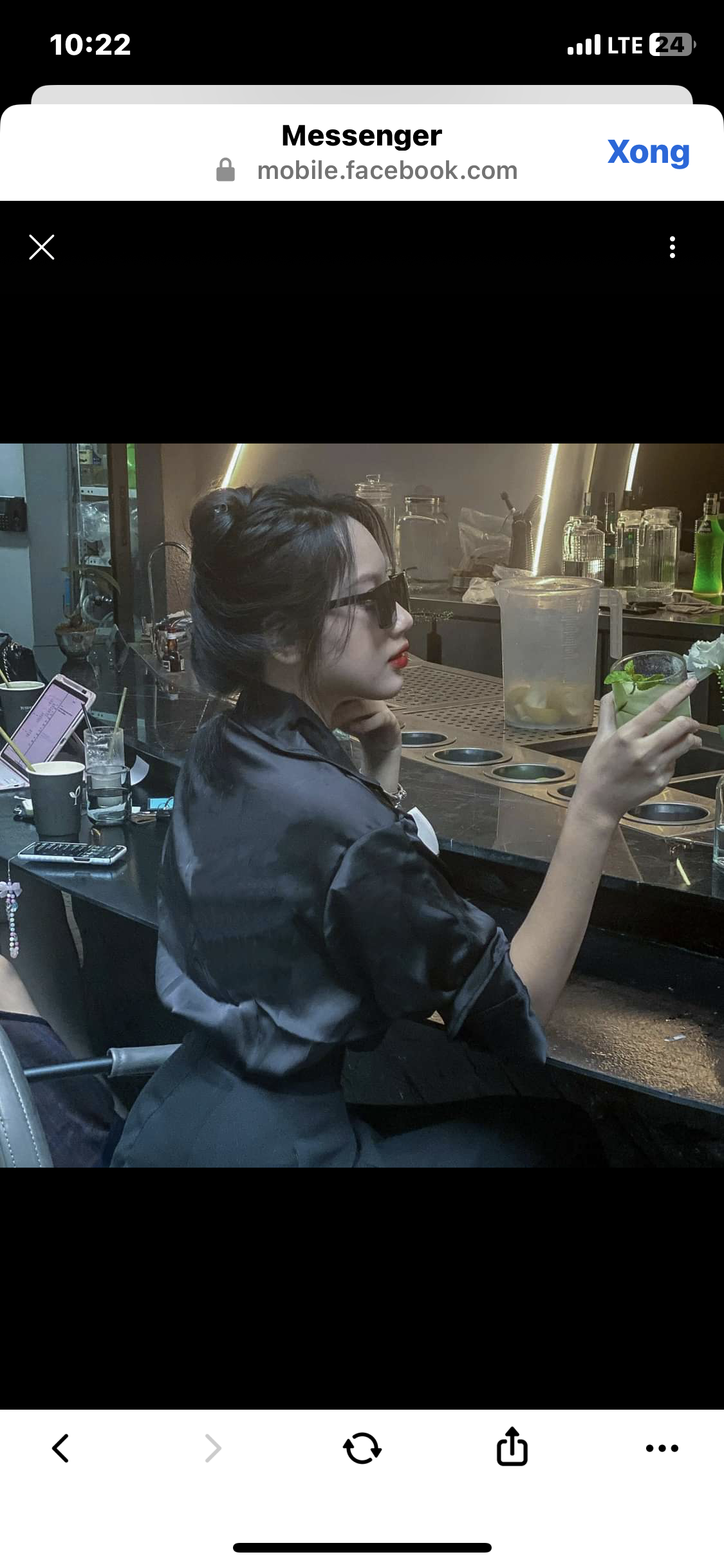The image size is (724, 1568).
Task: Reload the page with the refresh icon
Action: [362, 1448]
